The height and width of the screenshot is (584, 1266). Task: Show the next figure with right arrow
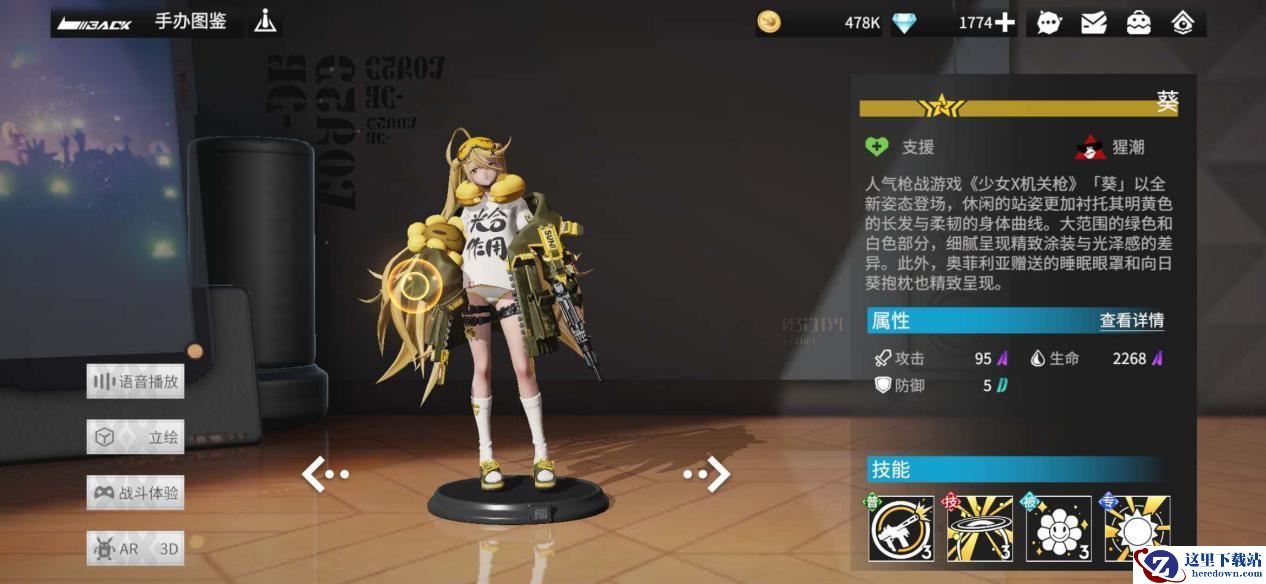click(709, 474)
